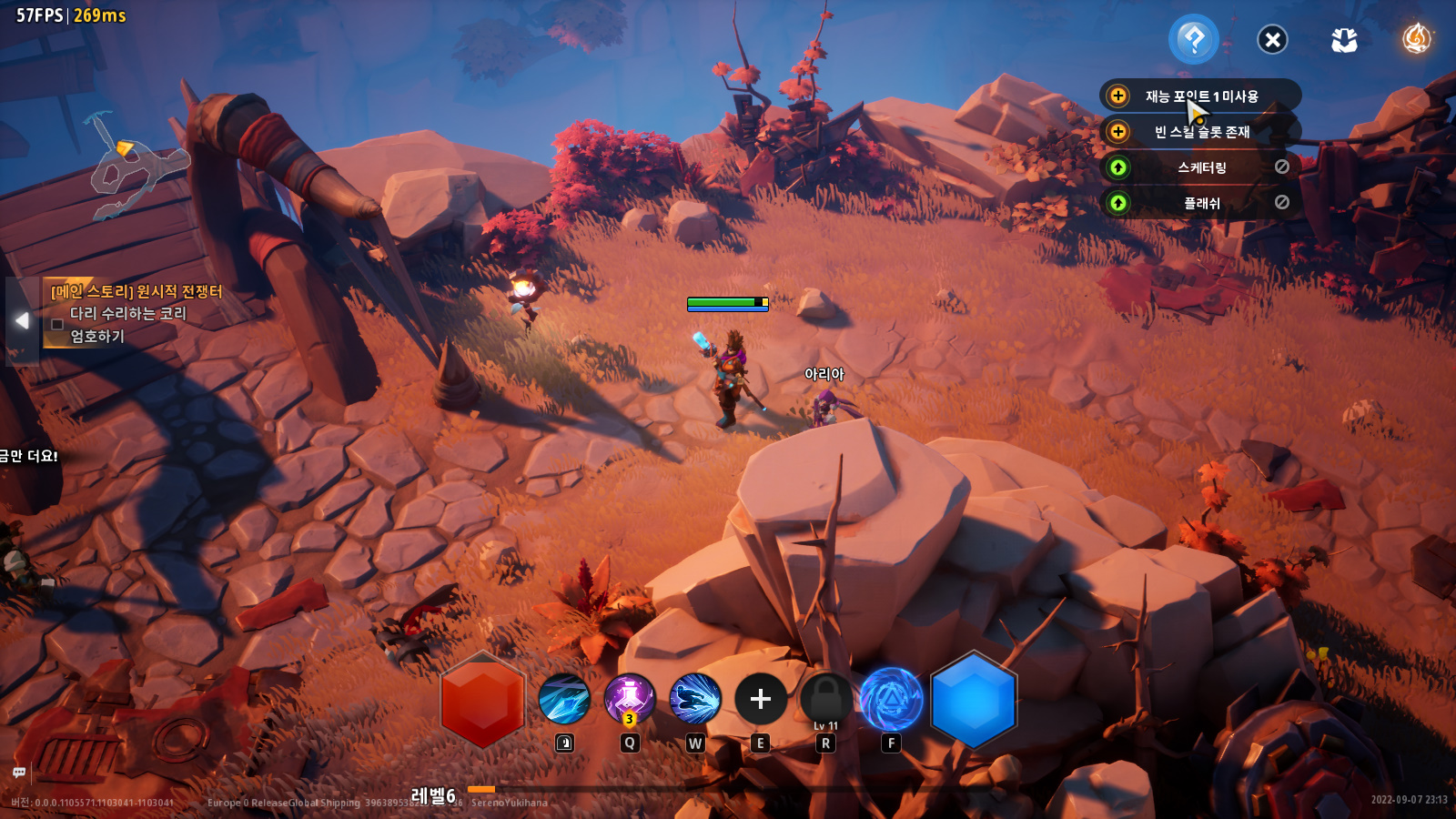Select the '빈 스킬 슬롯 존재' notification

click(1201, 132)
